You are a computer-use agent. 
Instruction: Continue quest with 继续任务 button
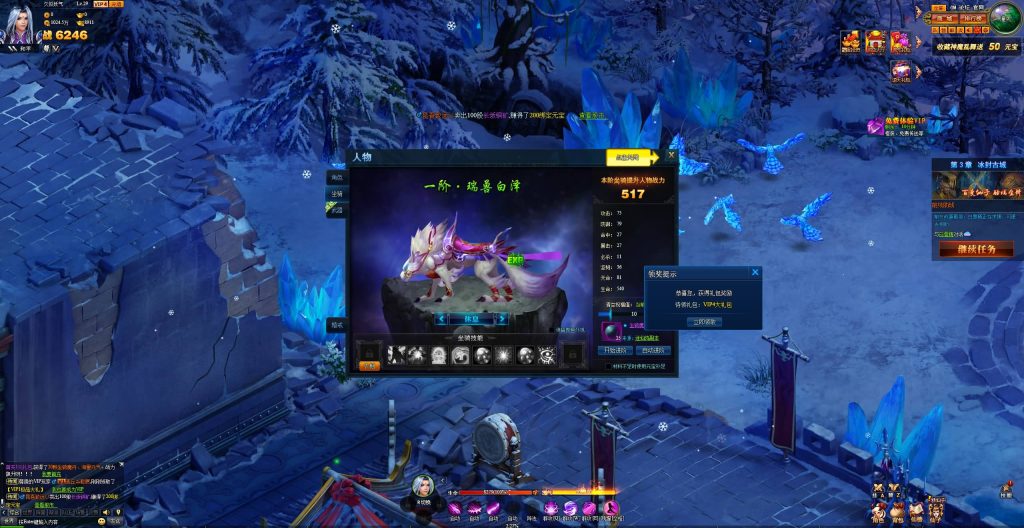click(976, 248)
